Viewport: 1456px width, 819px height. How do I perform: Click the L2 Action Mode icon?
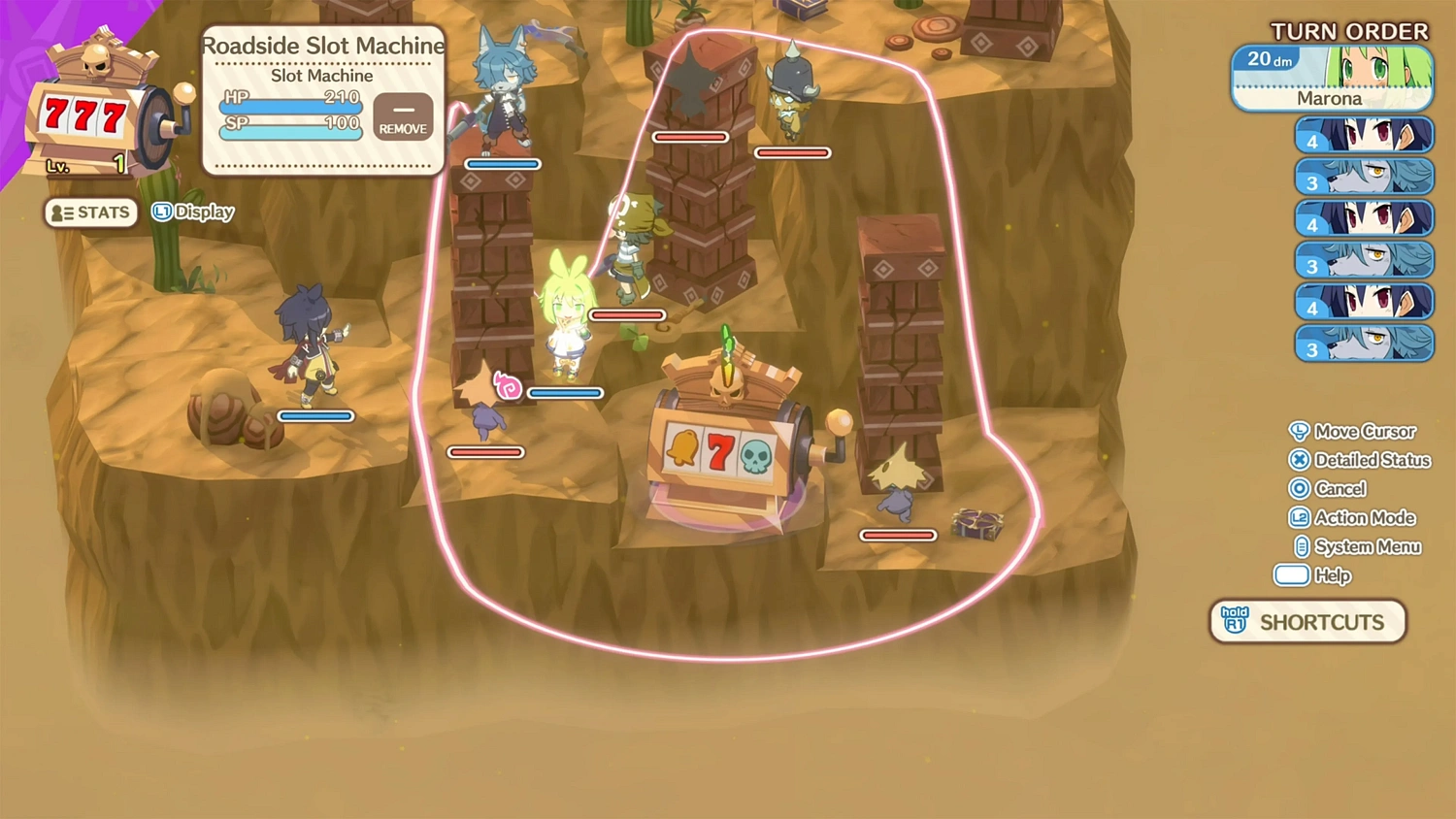(x=1302, y=517)
